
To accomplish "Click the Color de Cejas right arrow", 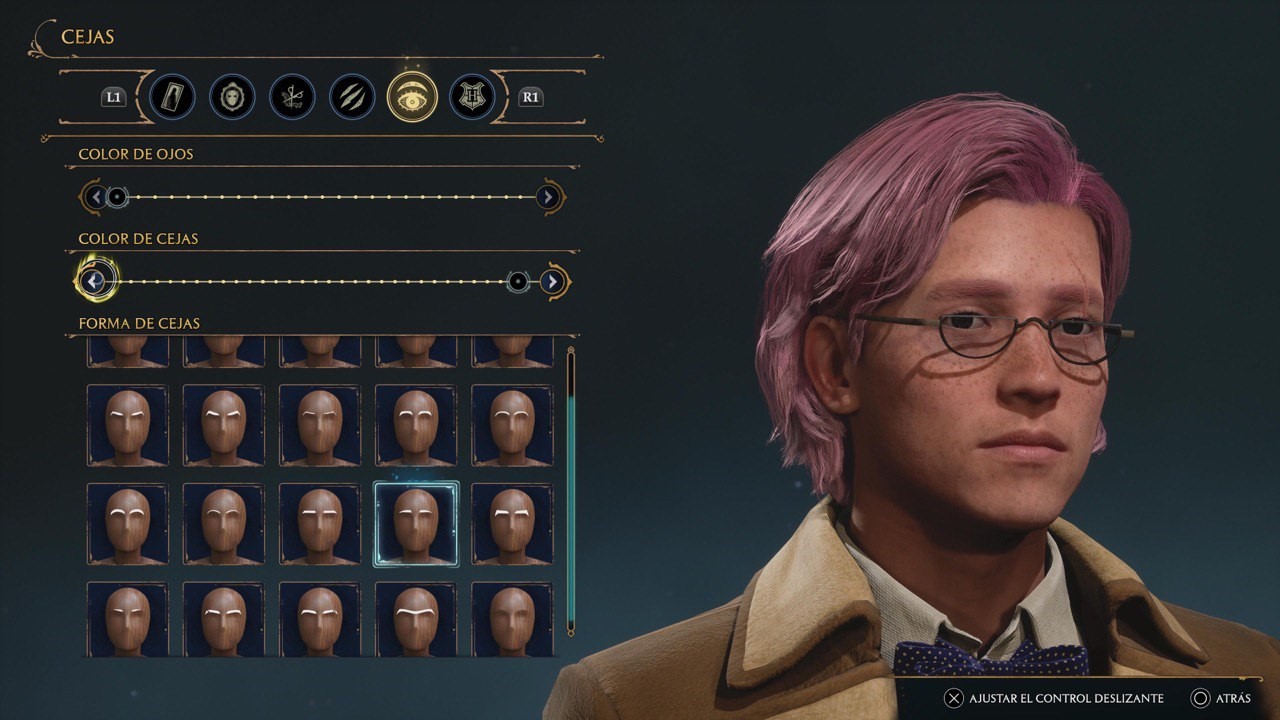I will (x=552, y=282).
